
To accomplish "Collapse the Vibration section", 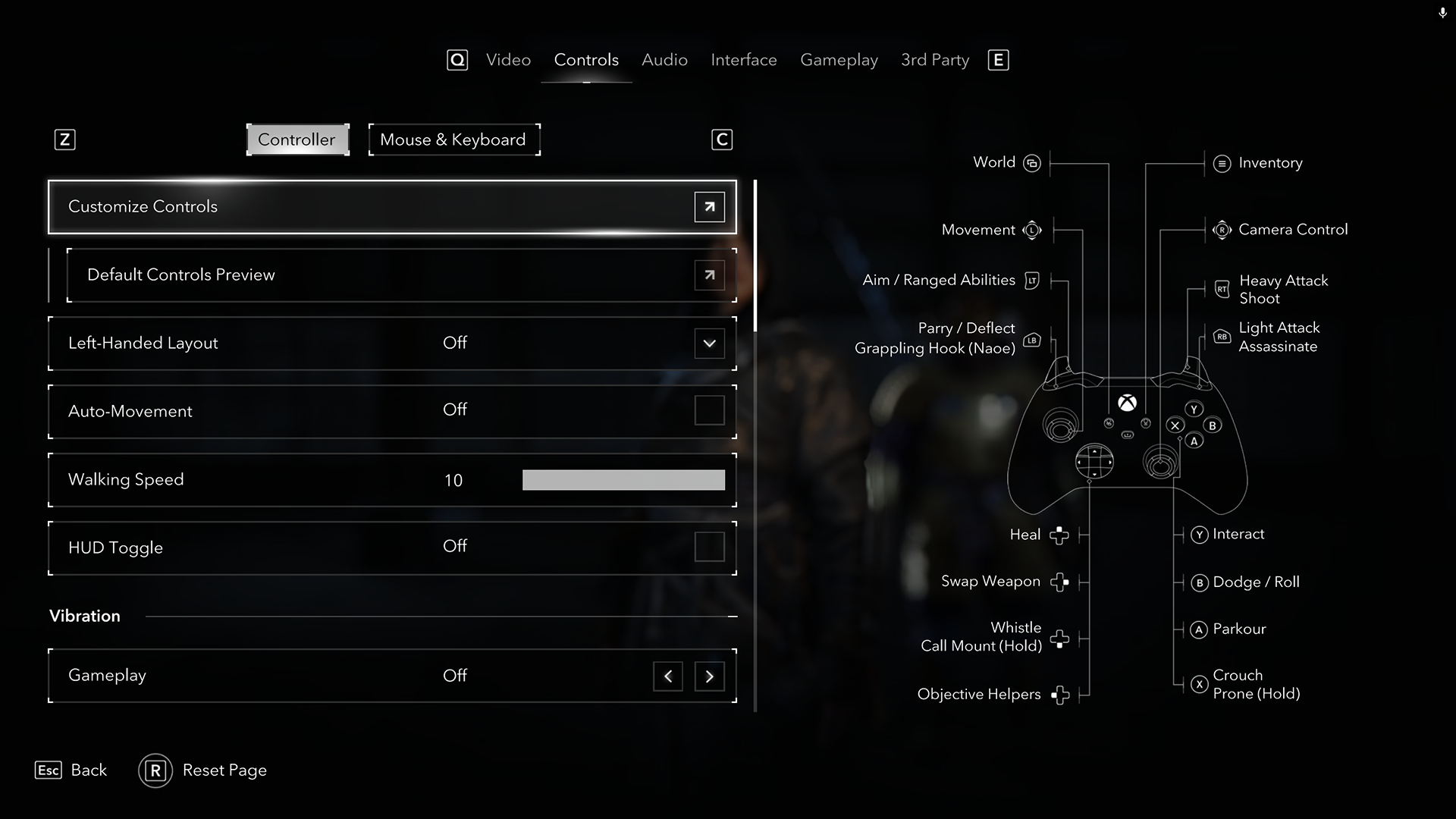I will 732,617.
